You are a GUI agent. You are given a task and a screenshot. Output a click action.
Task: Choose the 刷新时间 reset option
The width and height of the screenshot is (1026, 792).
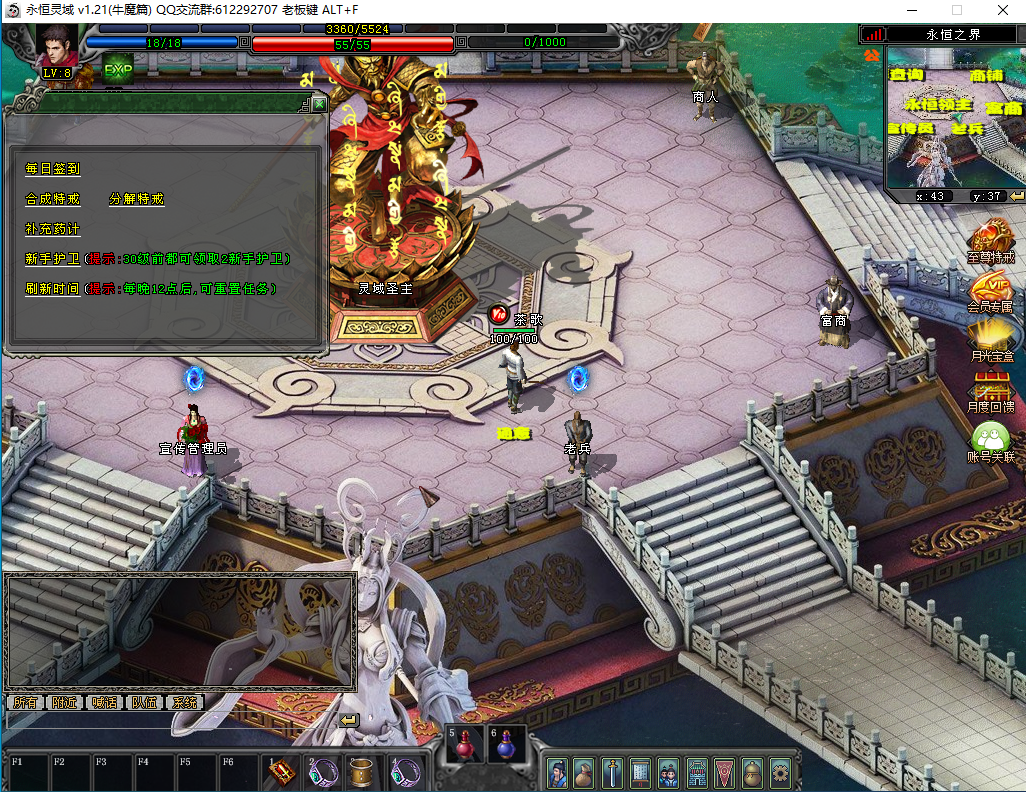pos(52,289)
